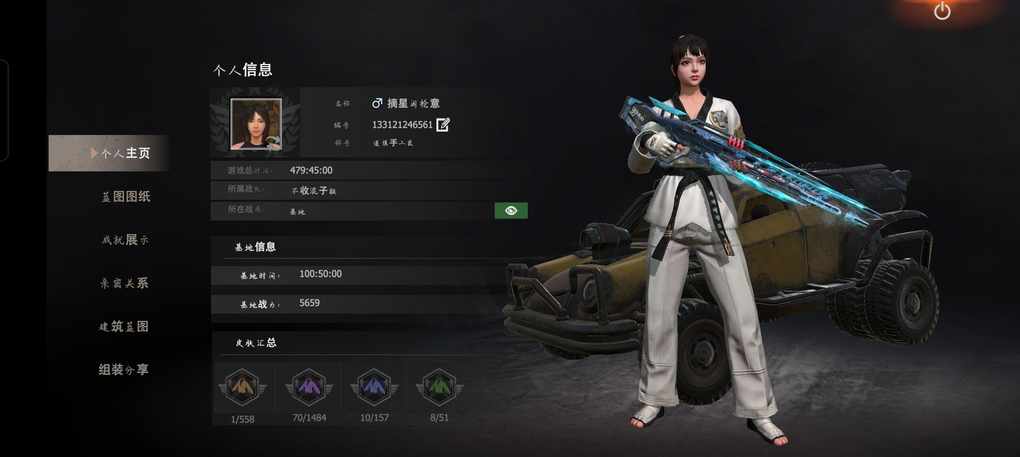This screenshot has width=1020, height=457.
Task: View the green jacket skin badge
Action: 438,387
